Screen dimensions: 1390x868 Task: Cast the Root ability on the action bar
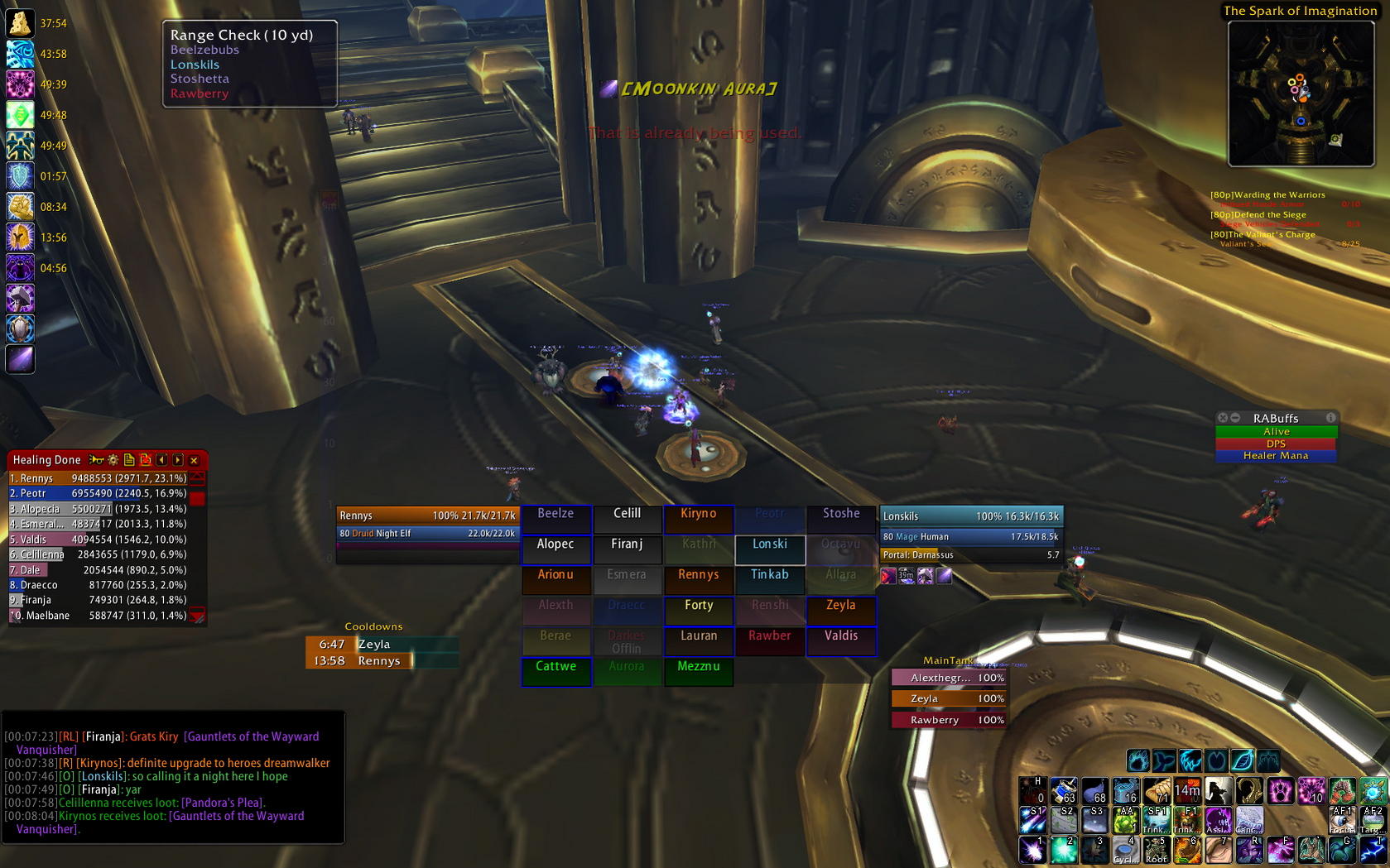tap(1157, 850)
